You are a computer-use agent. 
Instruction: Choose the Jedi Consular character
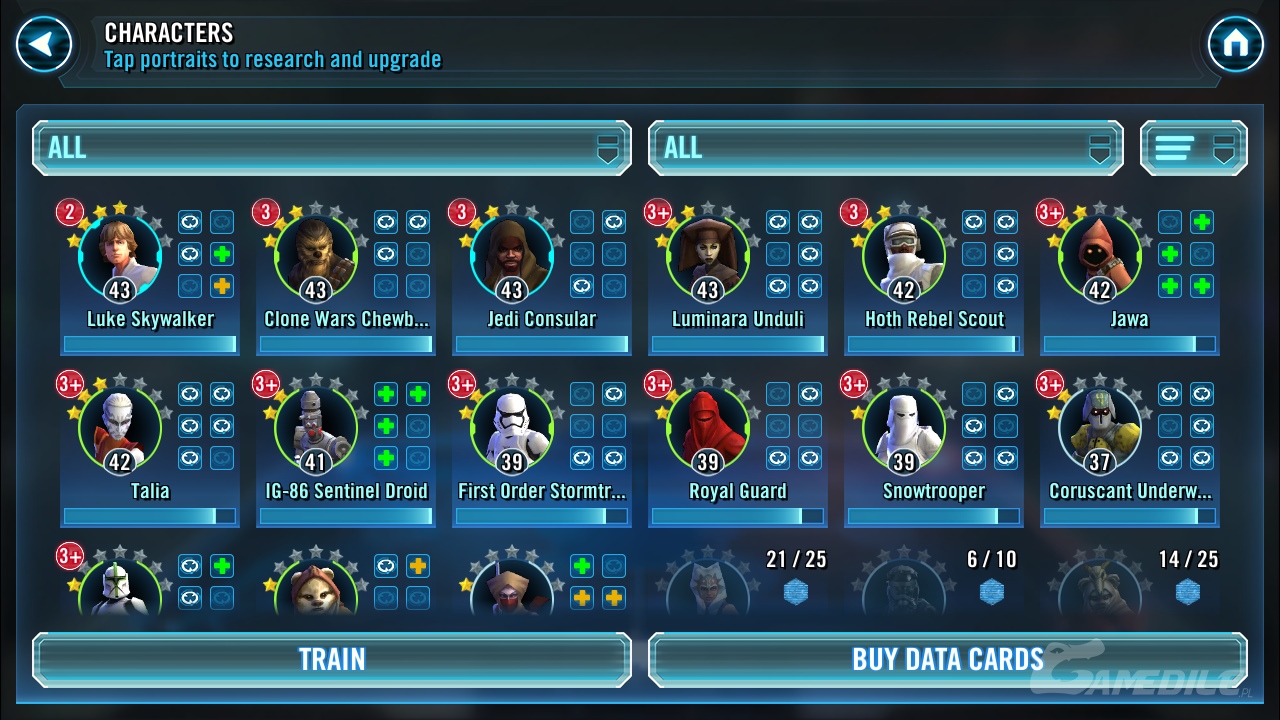(512, 257)
